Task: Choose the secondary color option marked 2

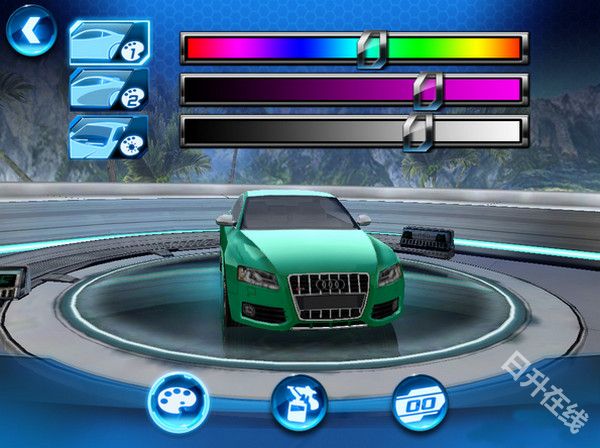Action: pos(108,89)
